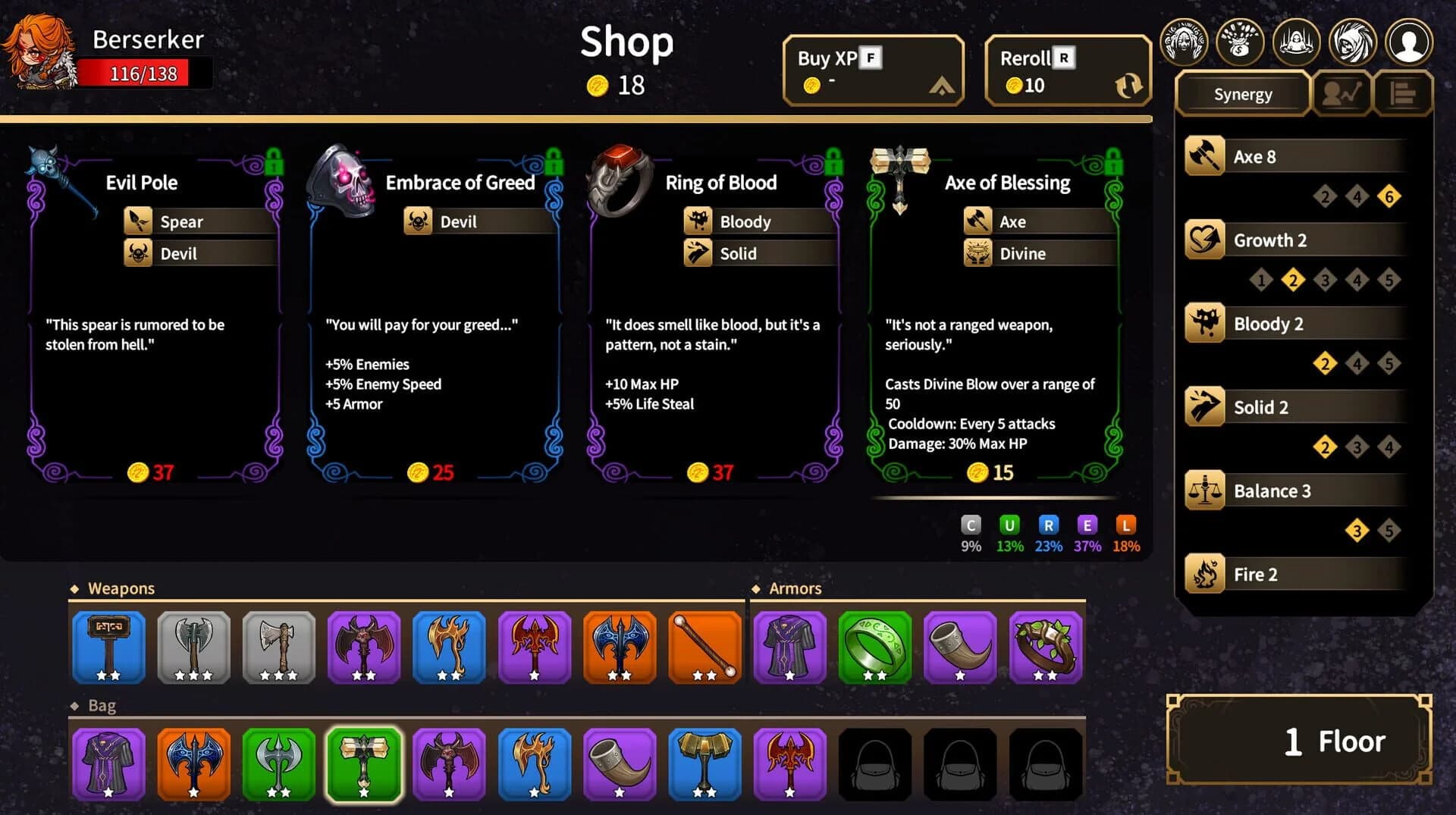The height and width of the screenshot is (815, 1456).
Task: Select the Axe 8 synergy row
Action: [x=1295, y=156]
